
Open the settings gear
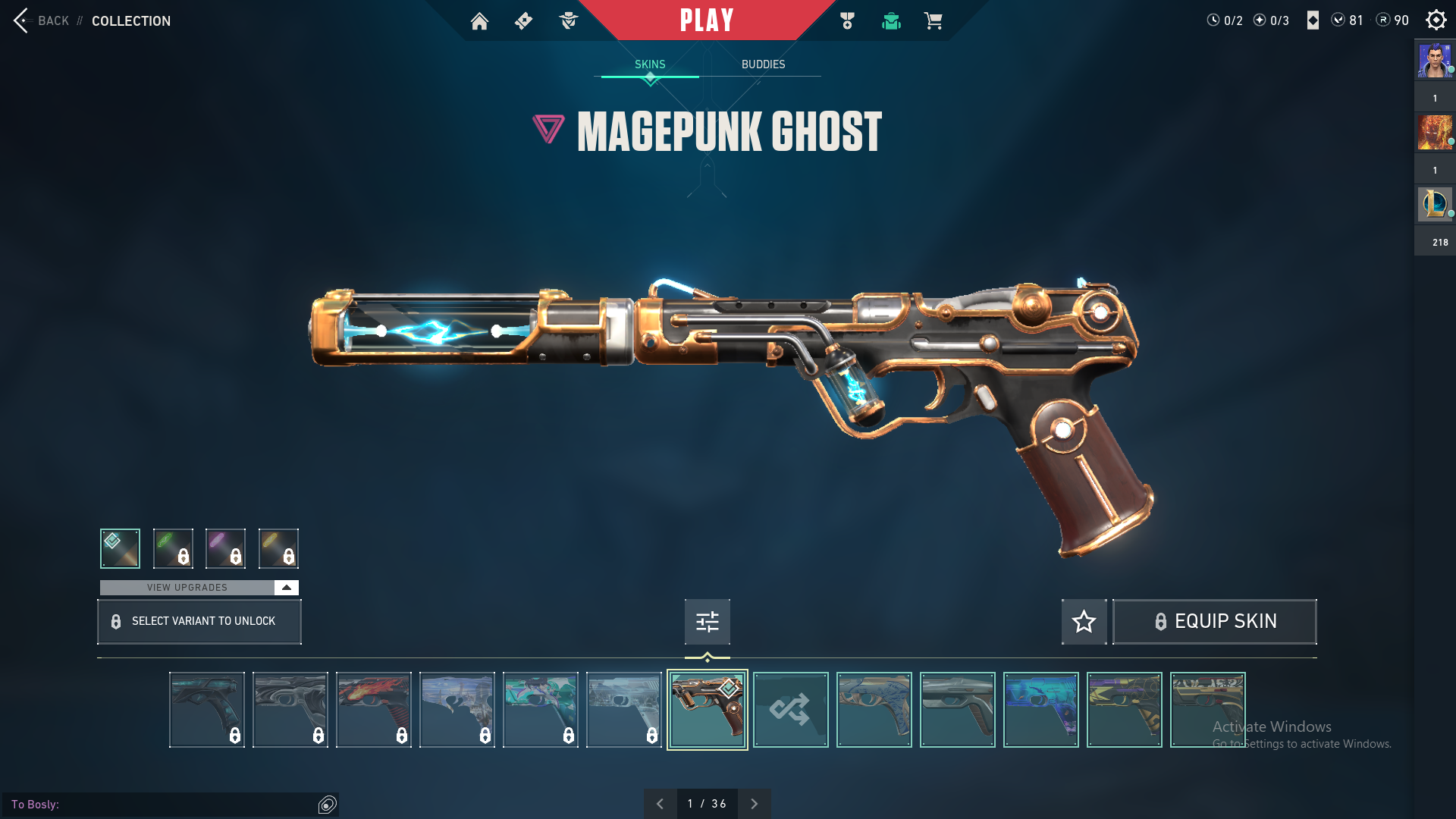coord(1436,20)
